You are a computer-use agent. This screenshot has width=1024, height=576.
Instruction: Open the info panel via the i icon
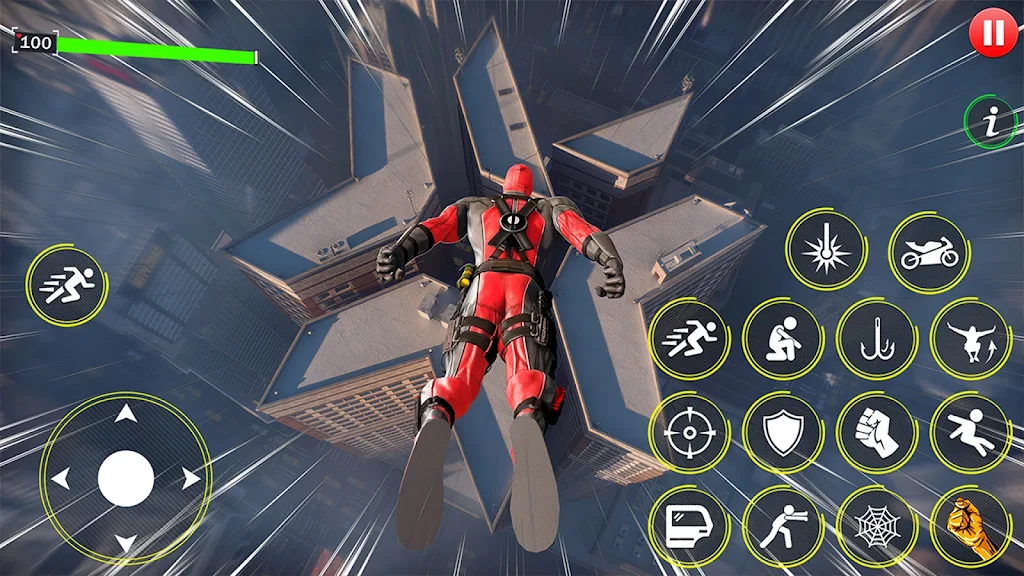[989, 122]
